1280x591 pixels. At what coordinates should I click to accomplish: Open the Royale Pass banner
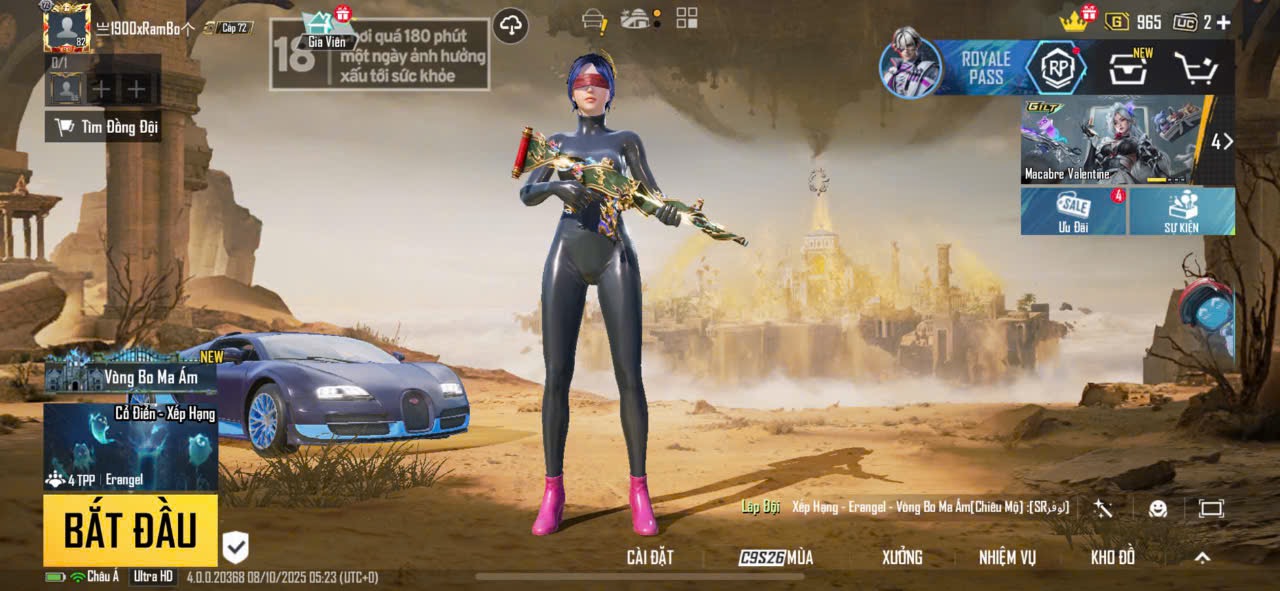click(985, 68)
